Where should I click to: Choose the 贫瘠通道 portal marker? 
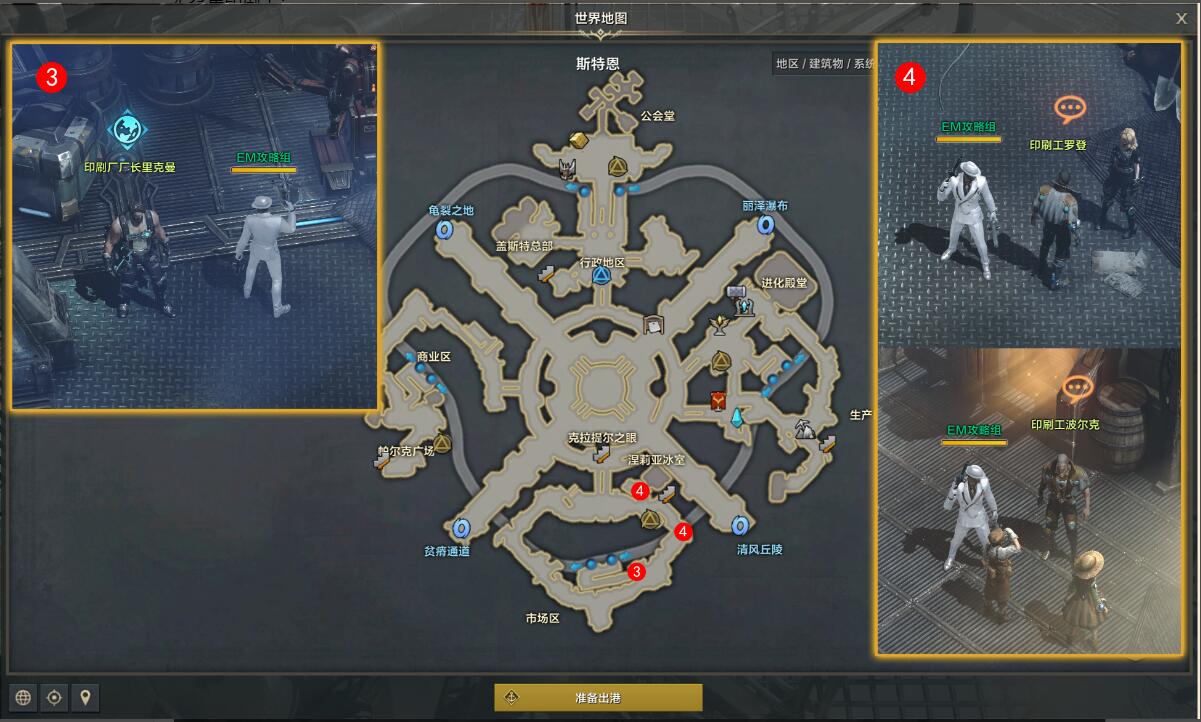pos(461,528)
